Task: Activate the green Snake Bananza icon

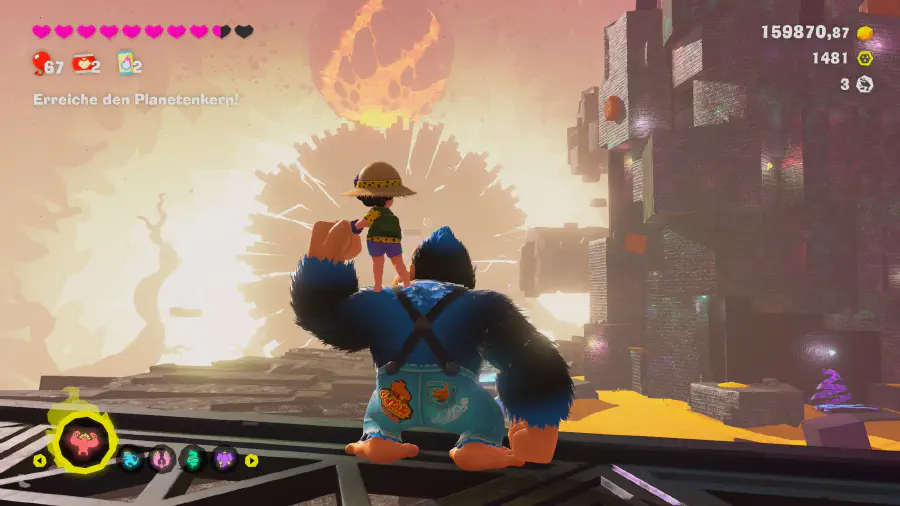Action: click(192, 459)
